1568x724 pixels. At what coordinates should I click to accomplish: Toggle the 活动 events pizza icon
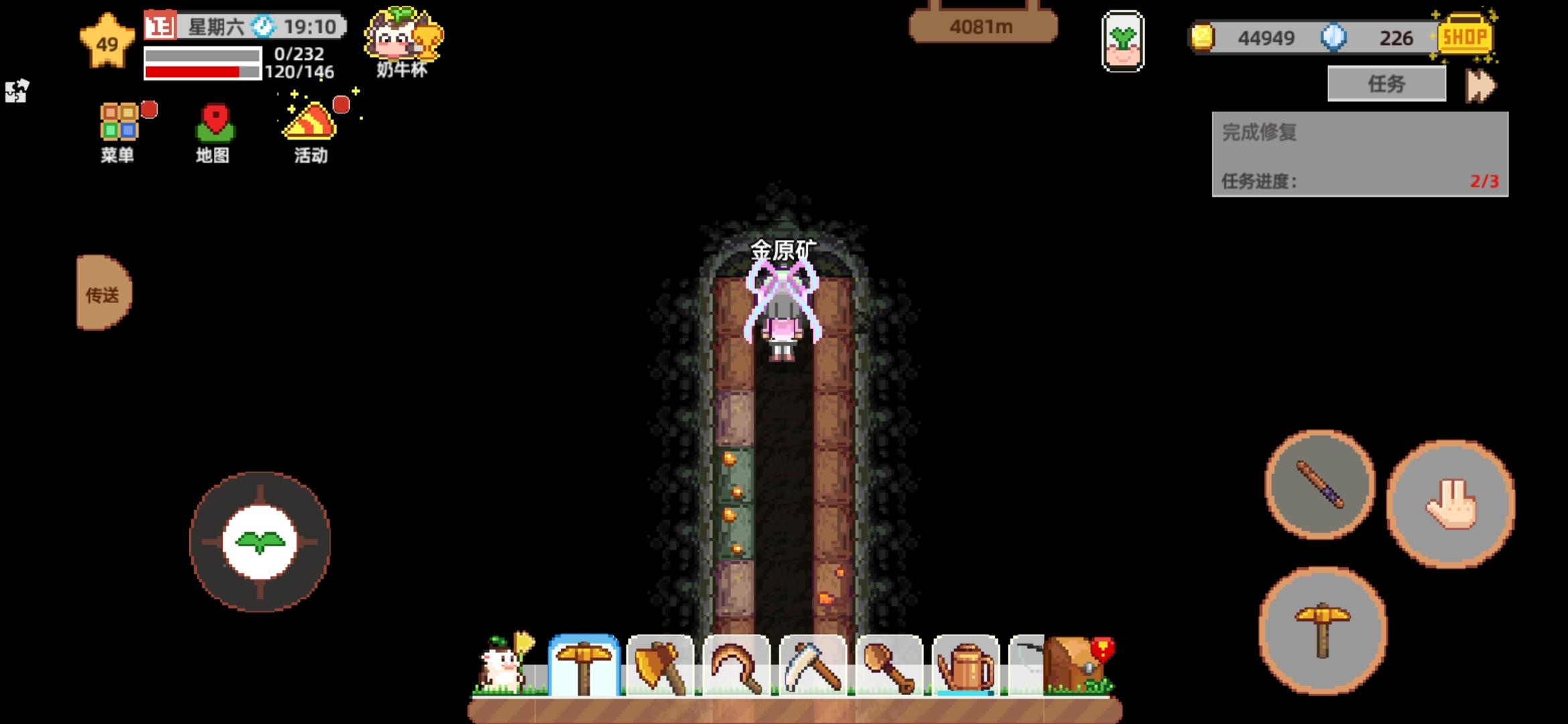309,129
